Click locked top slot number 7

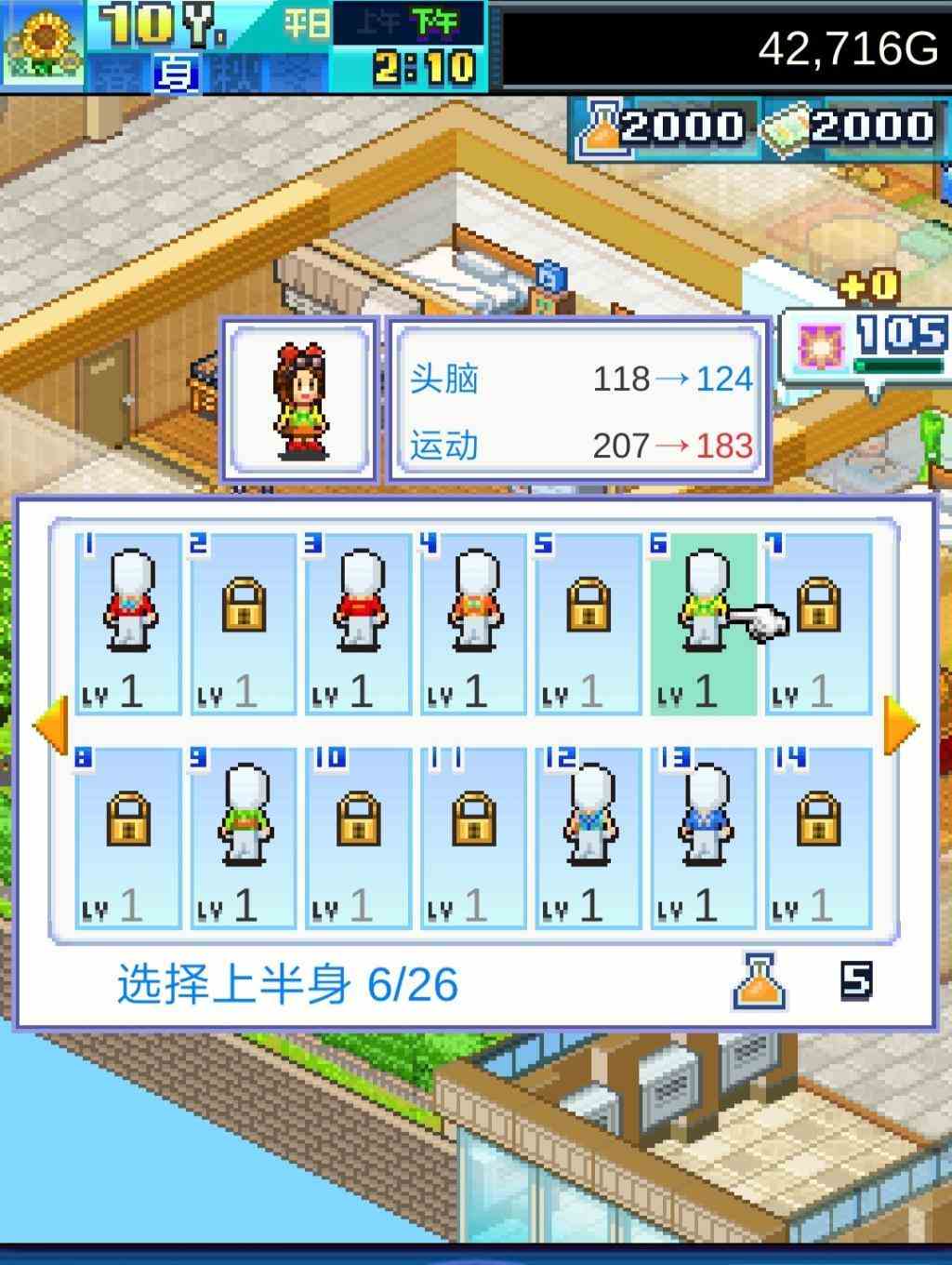click(819, 623)
